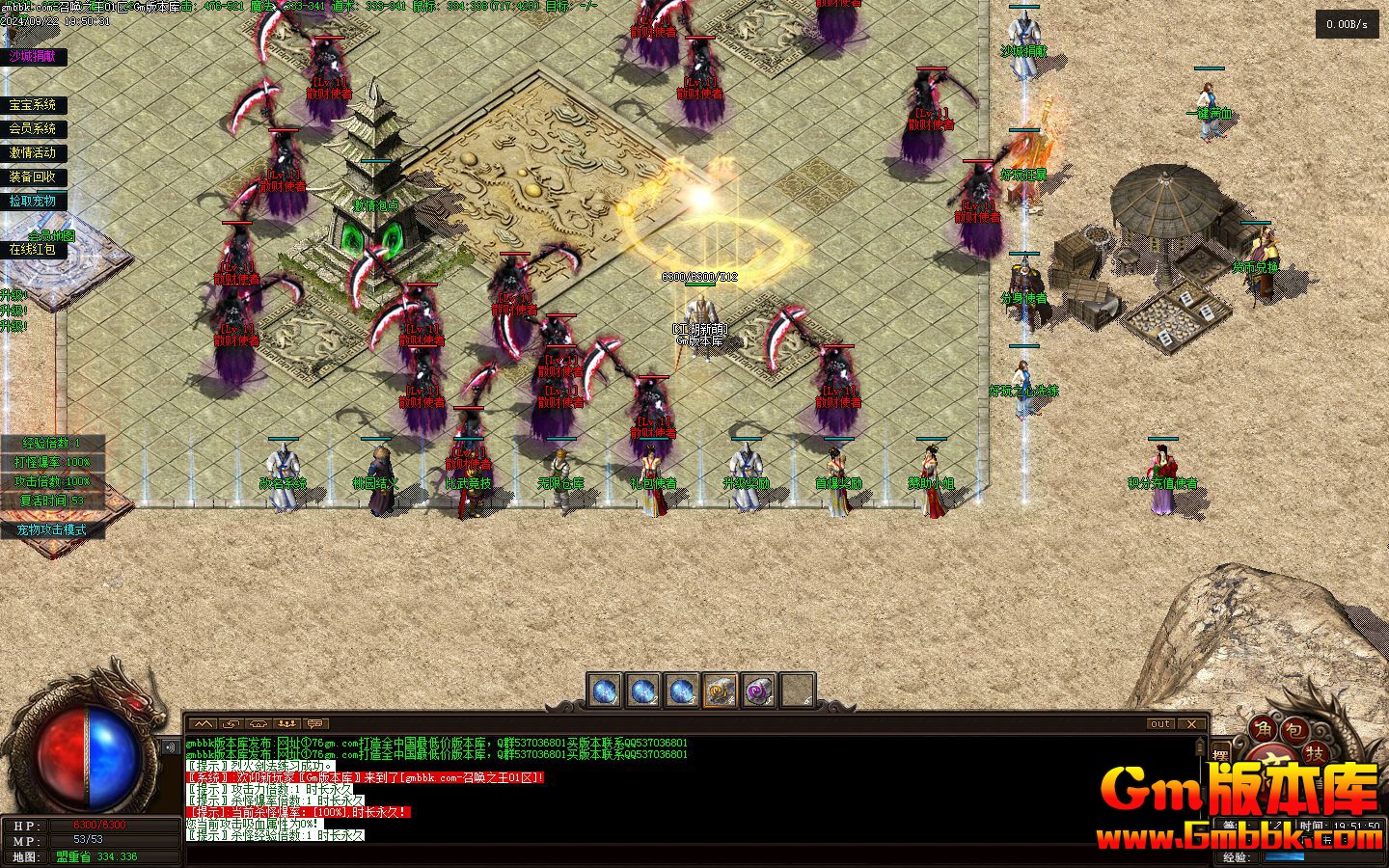Screen dimensions: 1389x868
Task: Open the skills 技 button
Action: click(1314, 753)
